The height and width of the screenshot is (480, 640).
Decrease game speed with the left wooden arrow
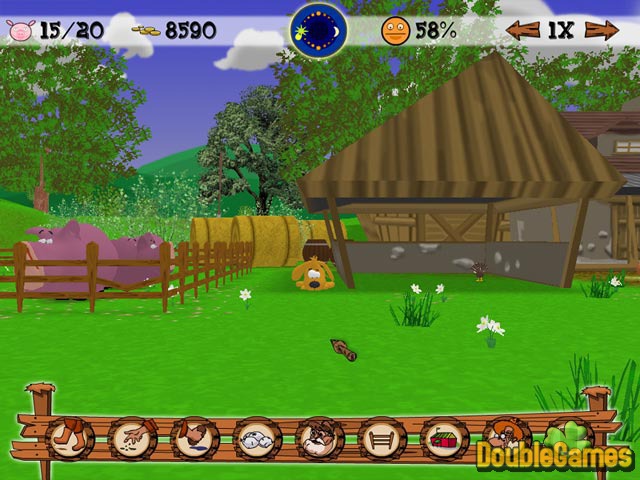(x=522, y=30)
